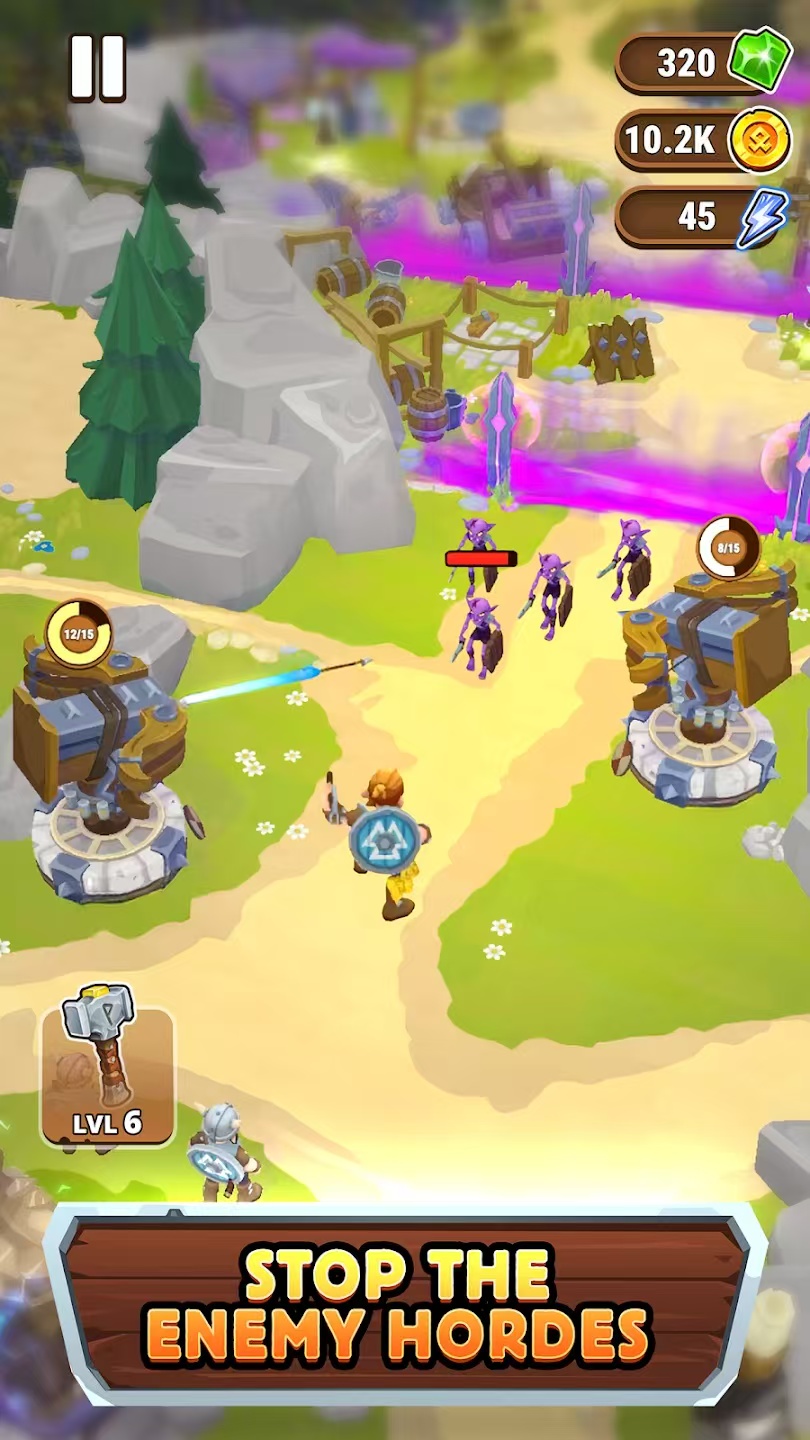810x1440 pixels.
Task: Open the gold coin balance
Action: tap(703, 140)
